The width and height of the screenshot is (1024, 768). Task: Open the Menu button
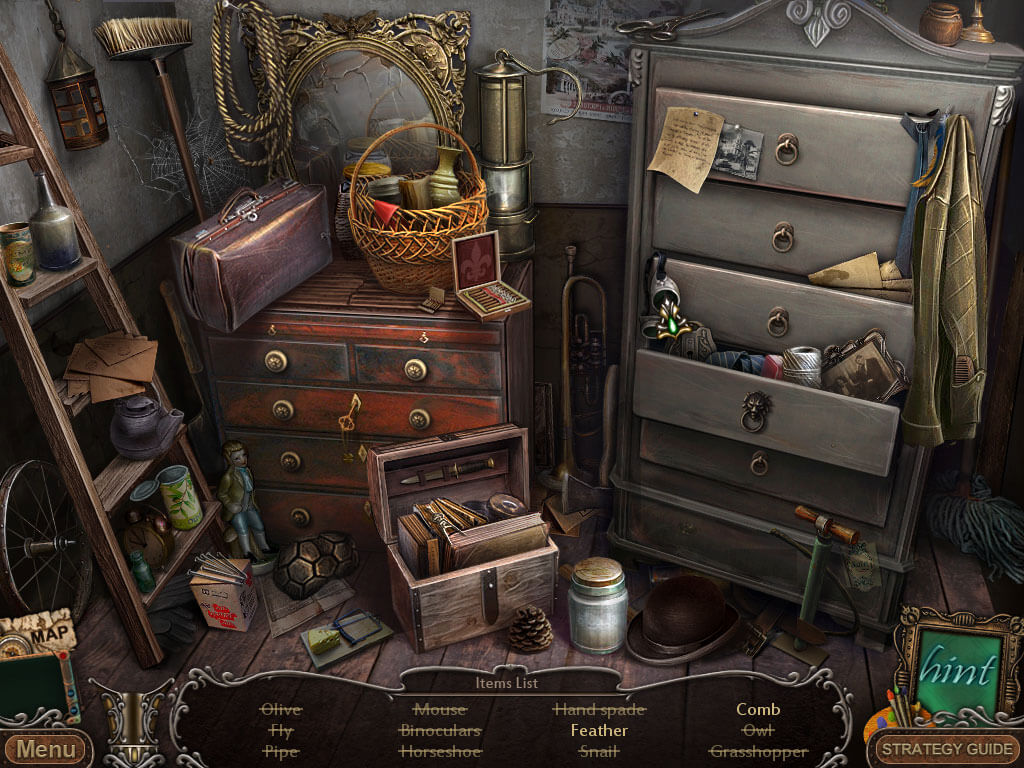[x=45, y=748]
